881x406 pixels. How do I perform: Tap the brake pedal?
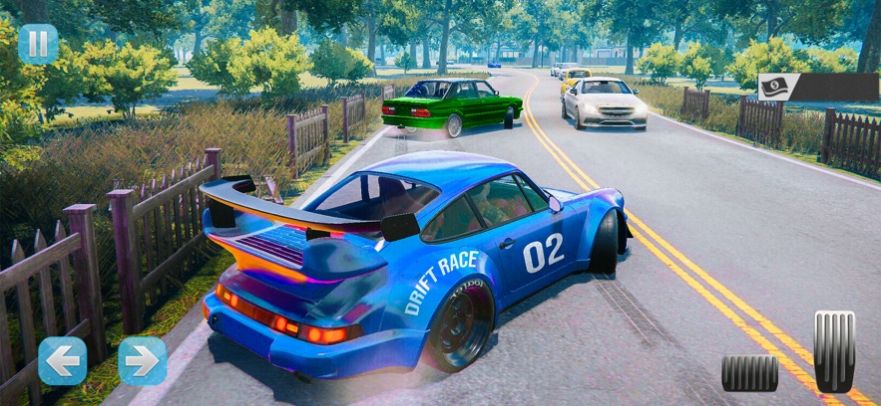pyautogui.click(x=750, y=373)
